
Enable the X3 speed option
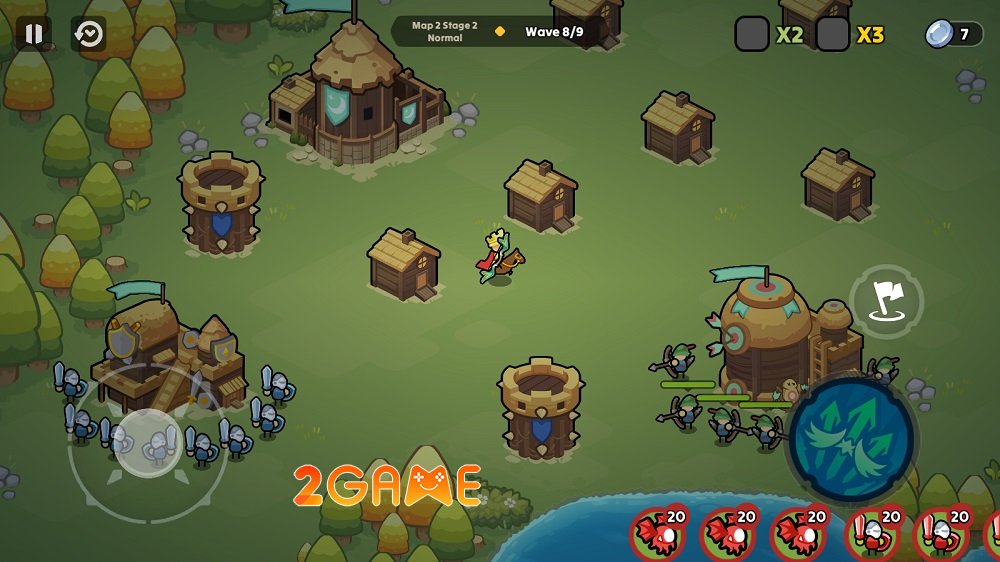point(833,34)
